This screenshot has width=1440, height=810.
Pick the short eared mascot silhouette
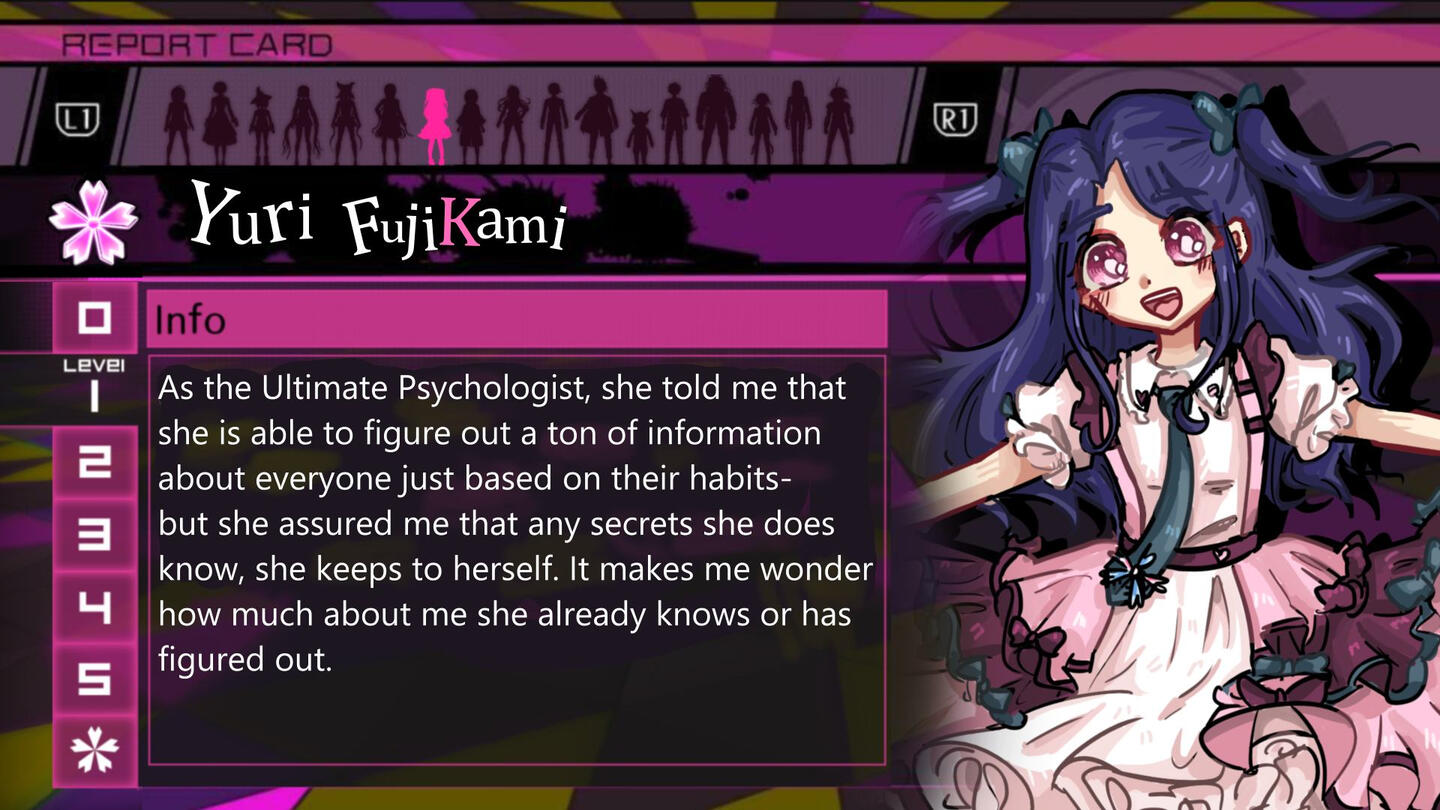point(640,135)
